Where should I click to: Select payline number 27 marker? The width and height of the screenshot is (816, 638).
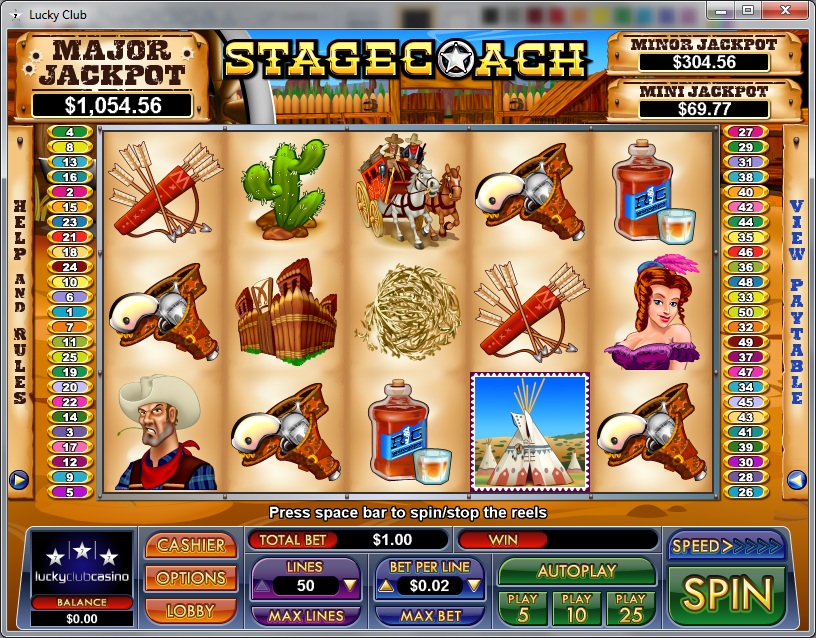tap(745, 132)
